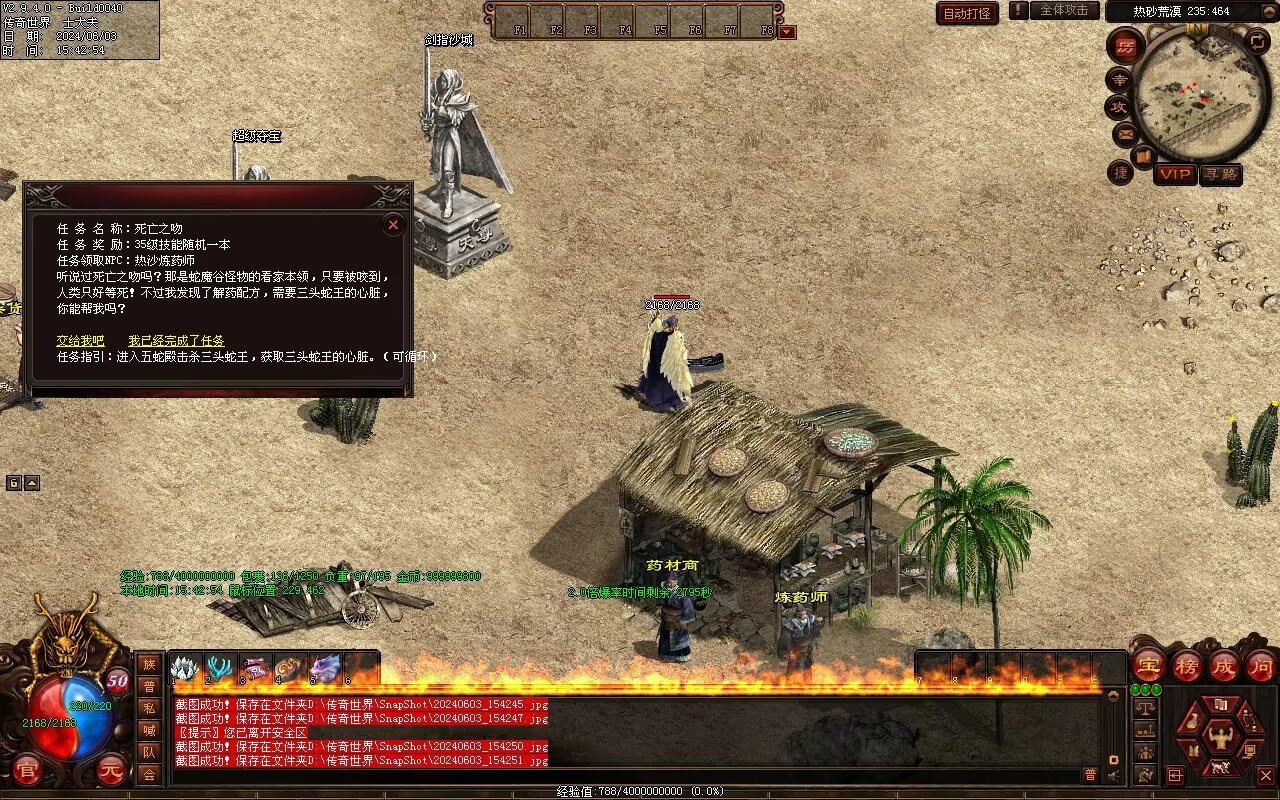This screenshot has height=800, width=1280.
Task: Open the mail envelope icon beside the minimap
Action: (x=1126, y=132)
